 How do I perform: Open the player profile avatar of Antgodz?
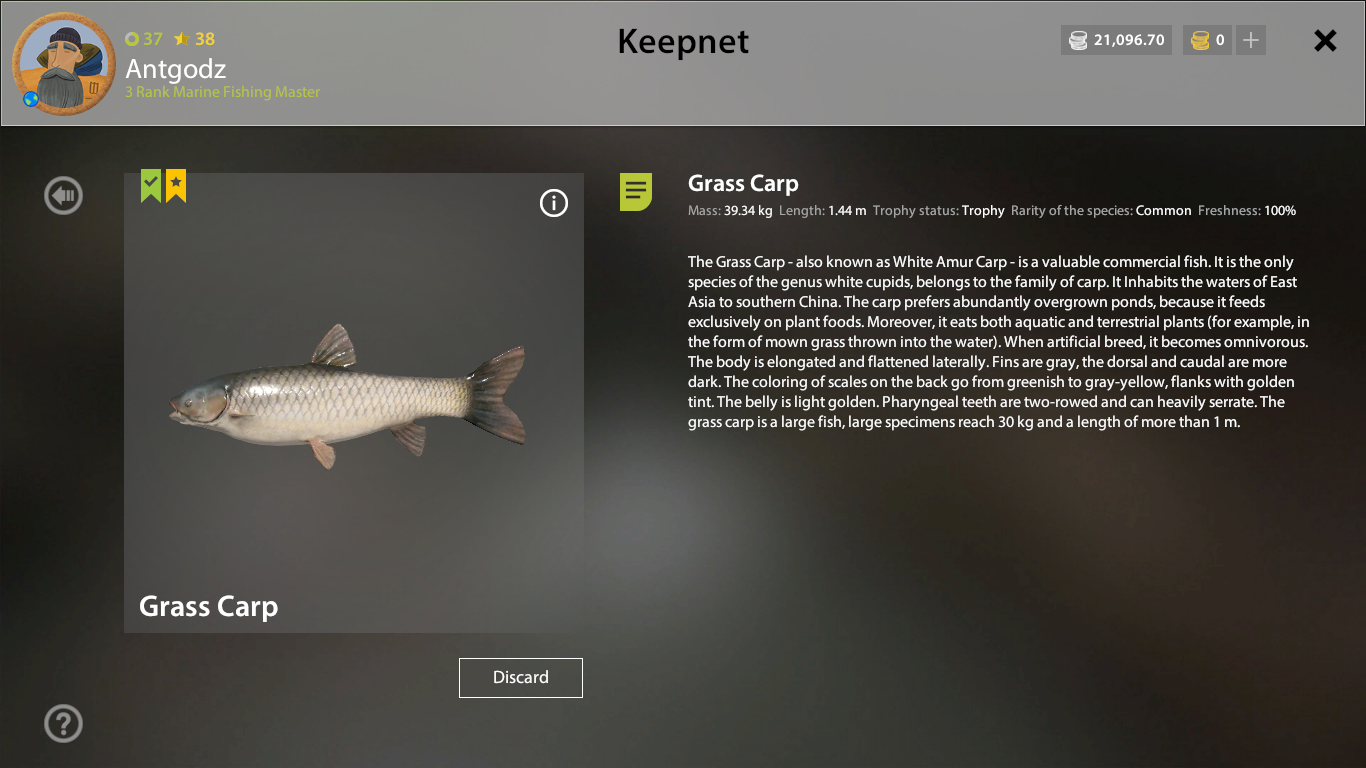63,64
